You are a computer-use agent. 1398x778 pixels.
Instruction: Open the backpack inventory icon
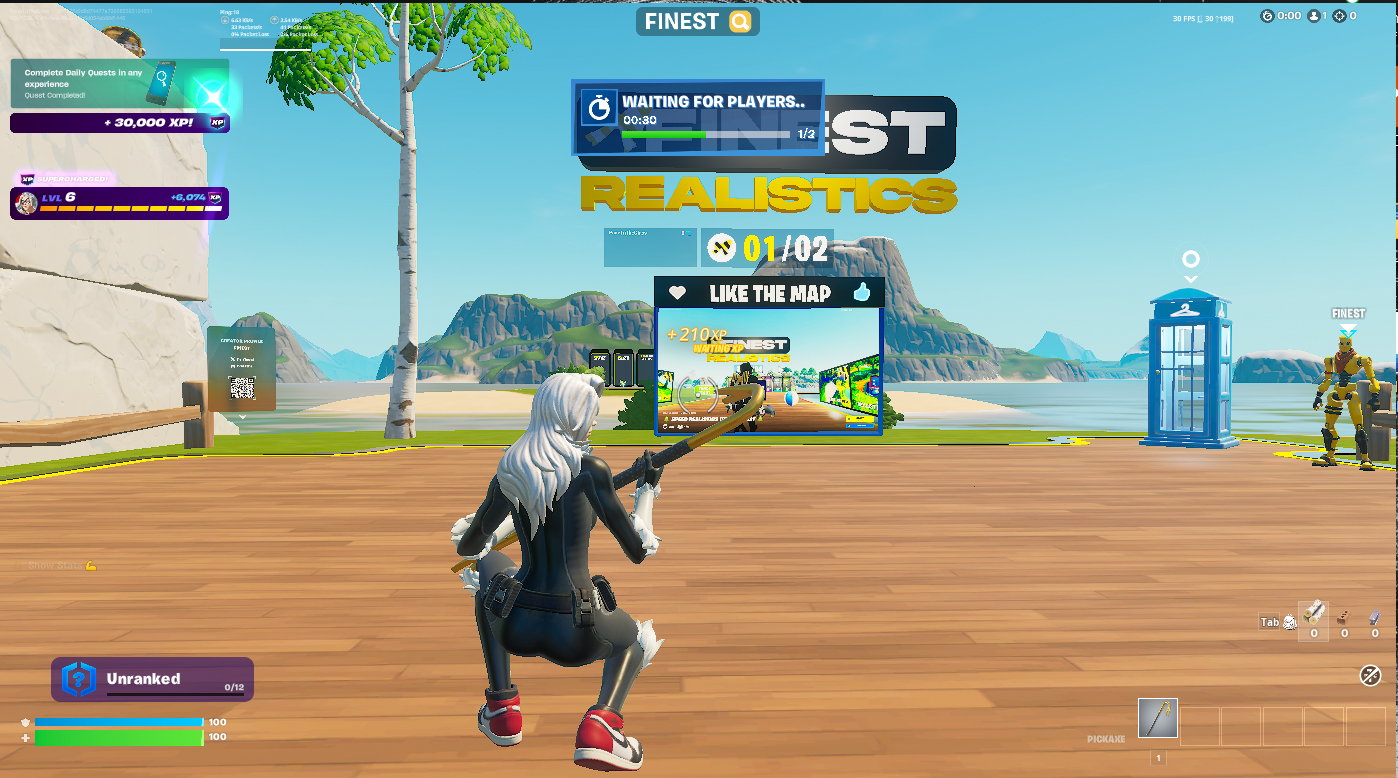[1290, 622]
